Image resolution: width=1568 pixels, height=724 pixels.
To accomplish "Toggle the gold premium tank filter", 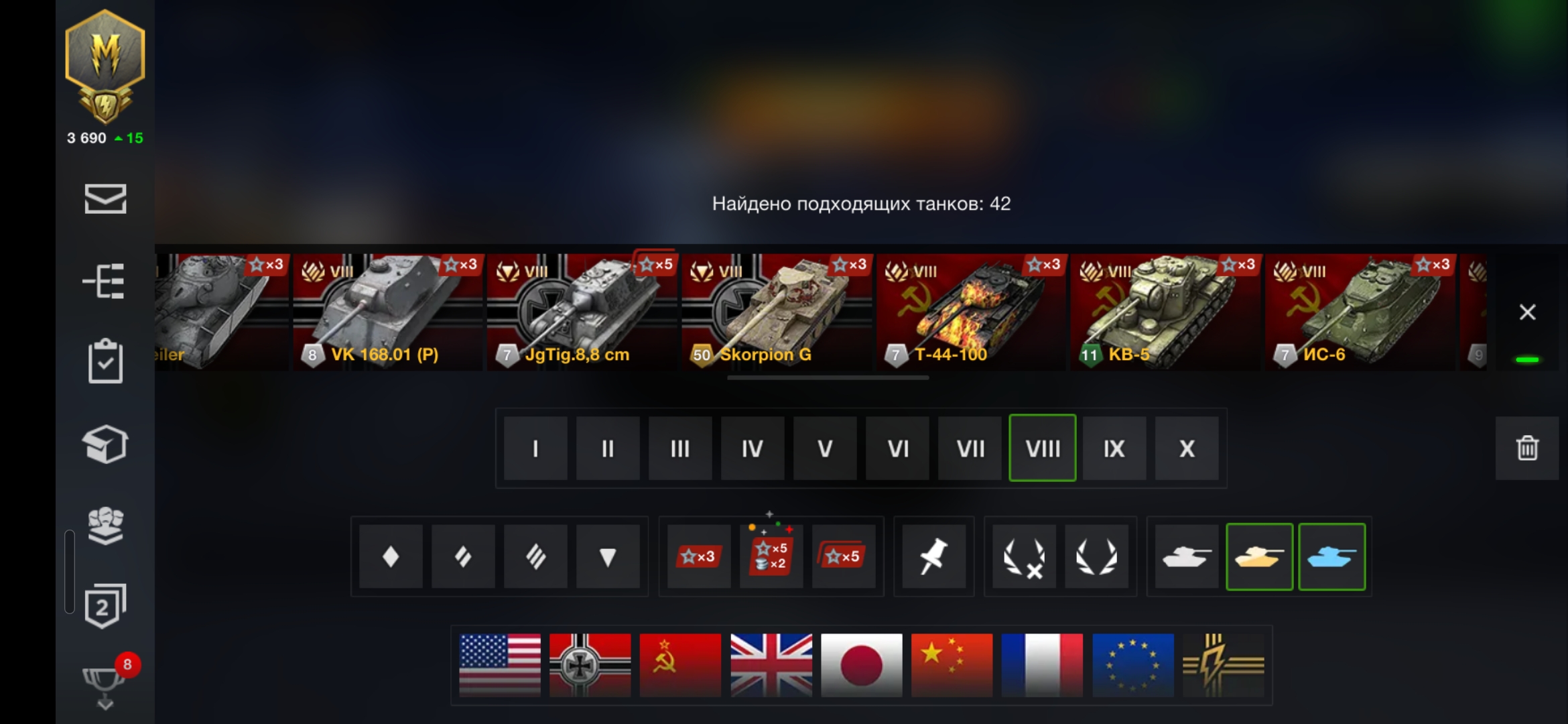I will coord(1259,556).
